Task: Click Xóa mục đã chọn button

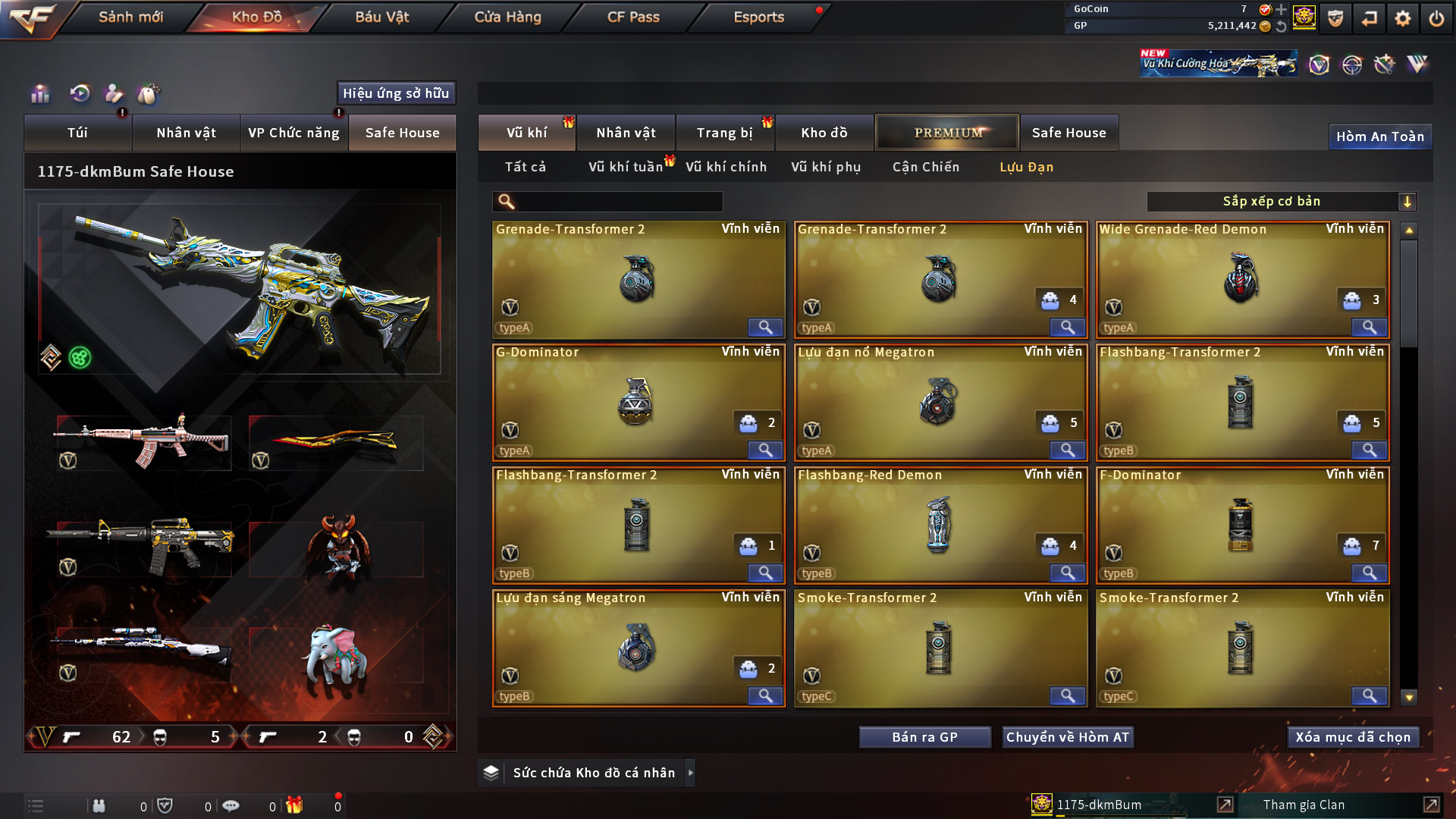Action: click(1353, 737)
